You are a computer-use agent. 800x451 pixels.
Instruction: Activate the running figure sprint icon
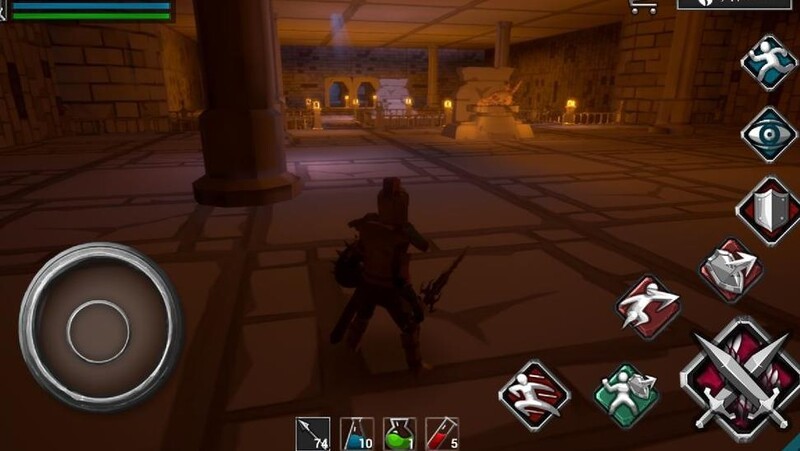click(767, 61)
